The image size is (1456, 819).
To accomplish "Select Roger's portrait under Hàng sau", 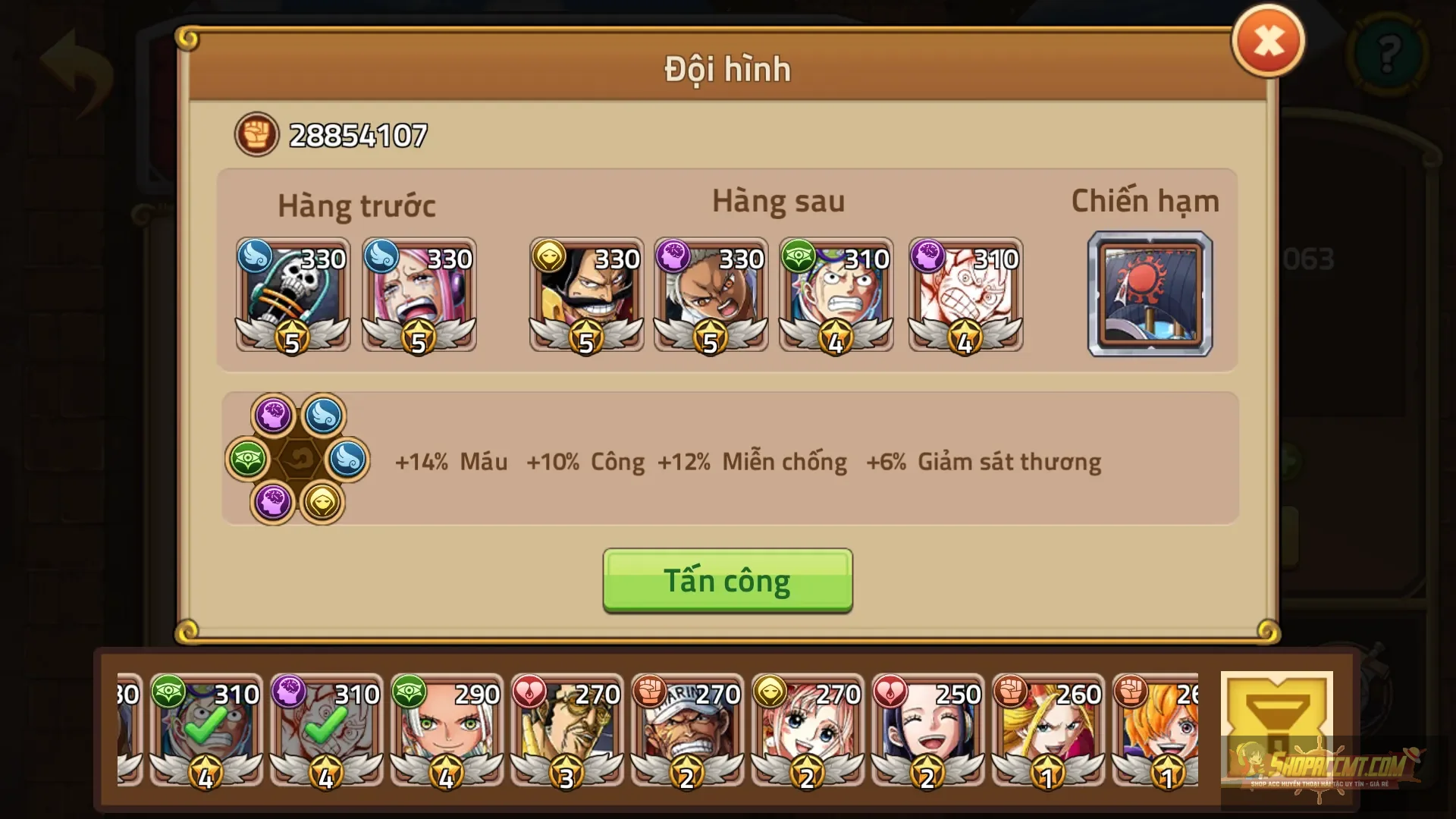I will pyautogui.click(x=586, y=296).
